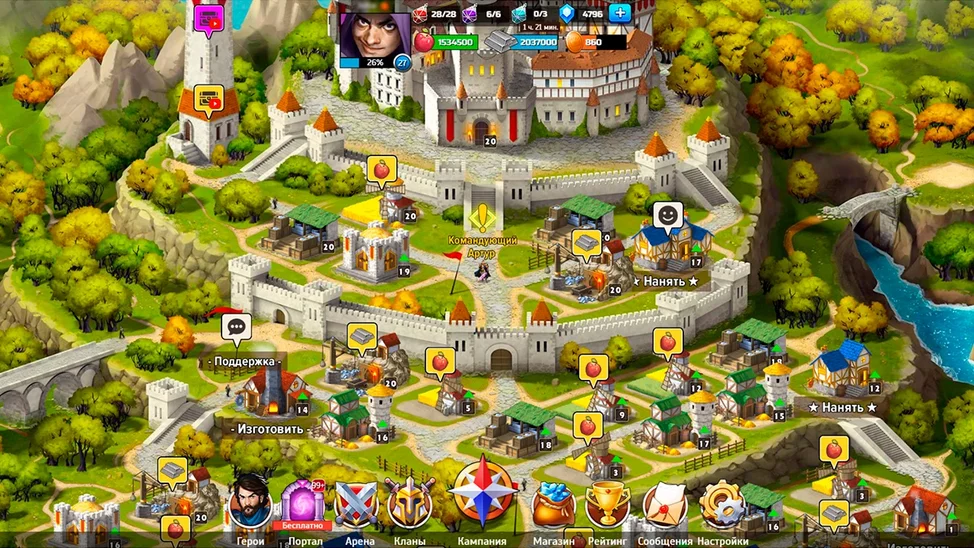Launch the Campaign (Кампания) compass
This screenshot has height=548, width=974.
click(483, 493)
